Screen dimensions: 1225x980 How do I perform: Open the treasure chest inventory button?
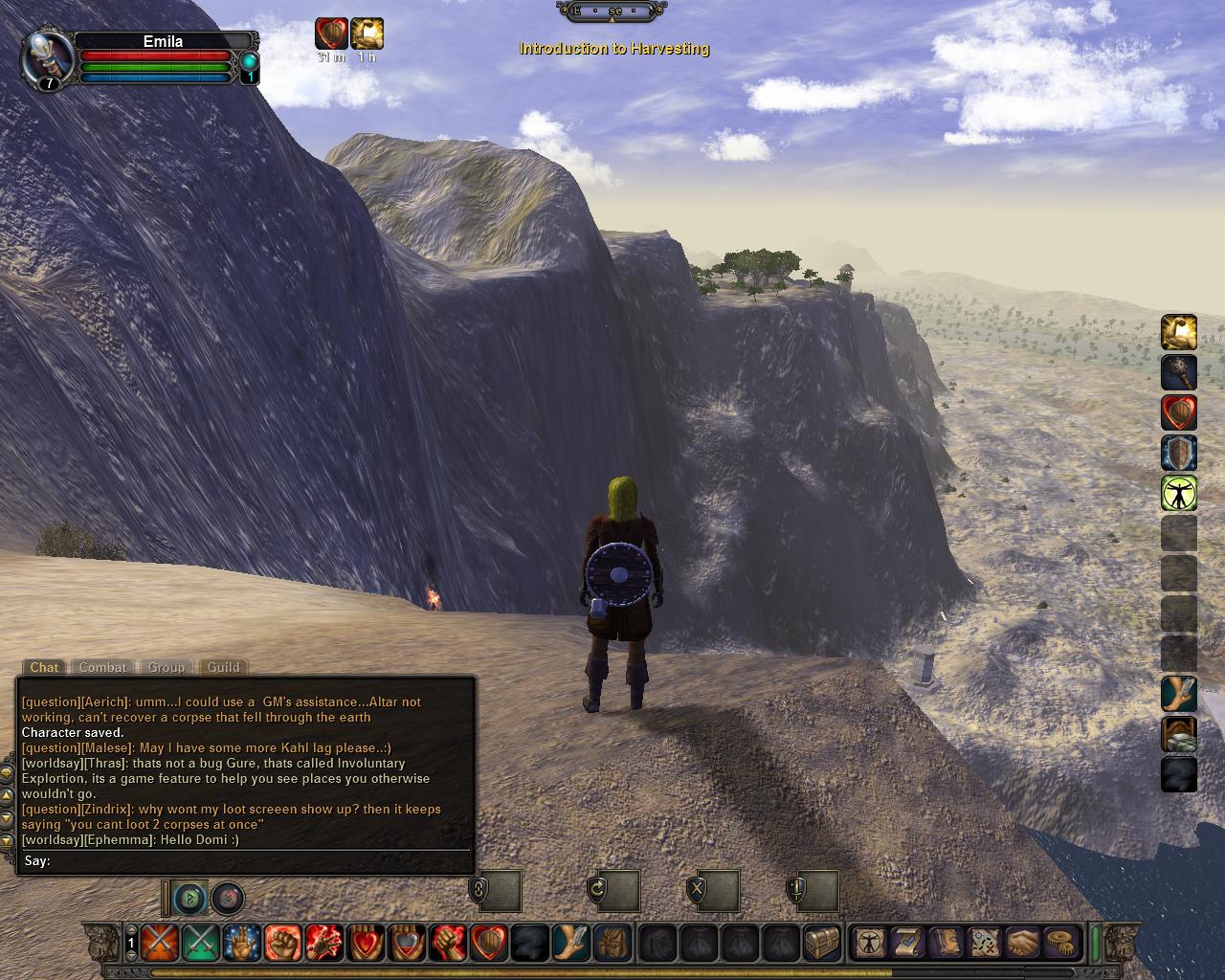pos(821,943)
